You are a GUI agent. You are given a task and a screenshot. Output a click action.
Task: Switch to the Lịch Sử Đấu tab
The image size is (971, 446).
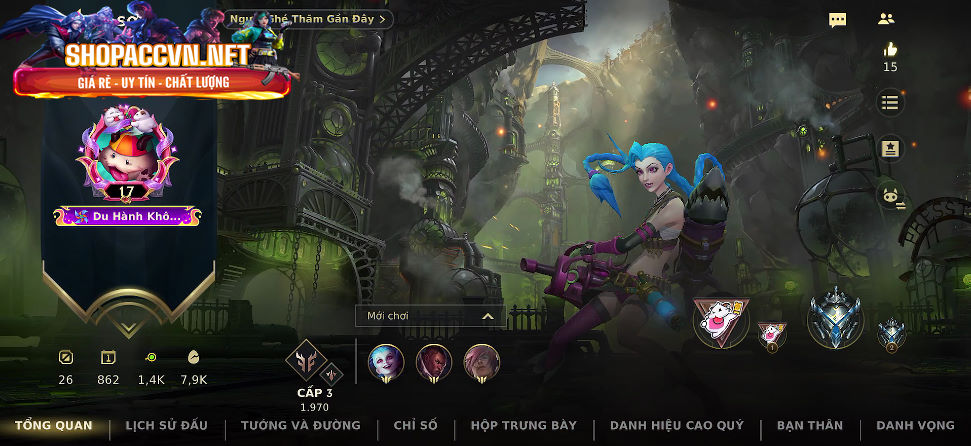166,426
